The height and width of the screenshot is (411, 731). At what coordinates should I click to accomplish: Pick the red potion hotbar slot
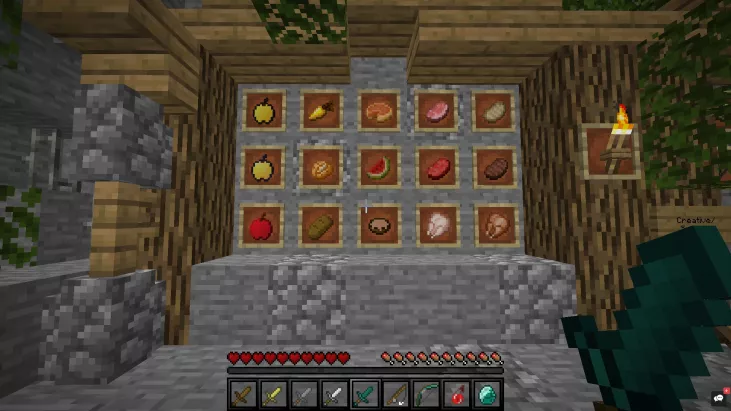coord(457,394)
